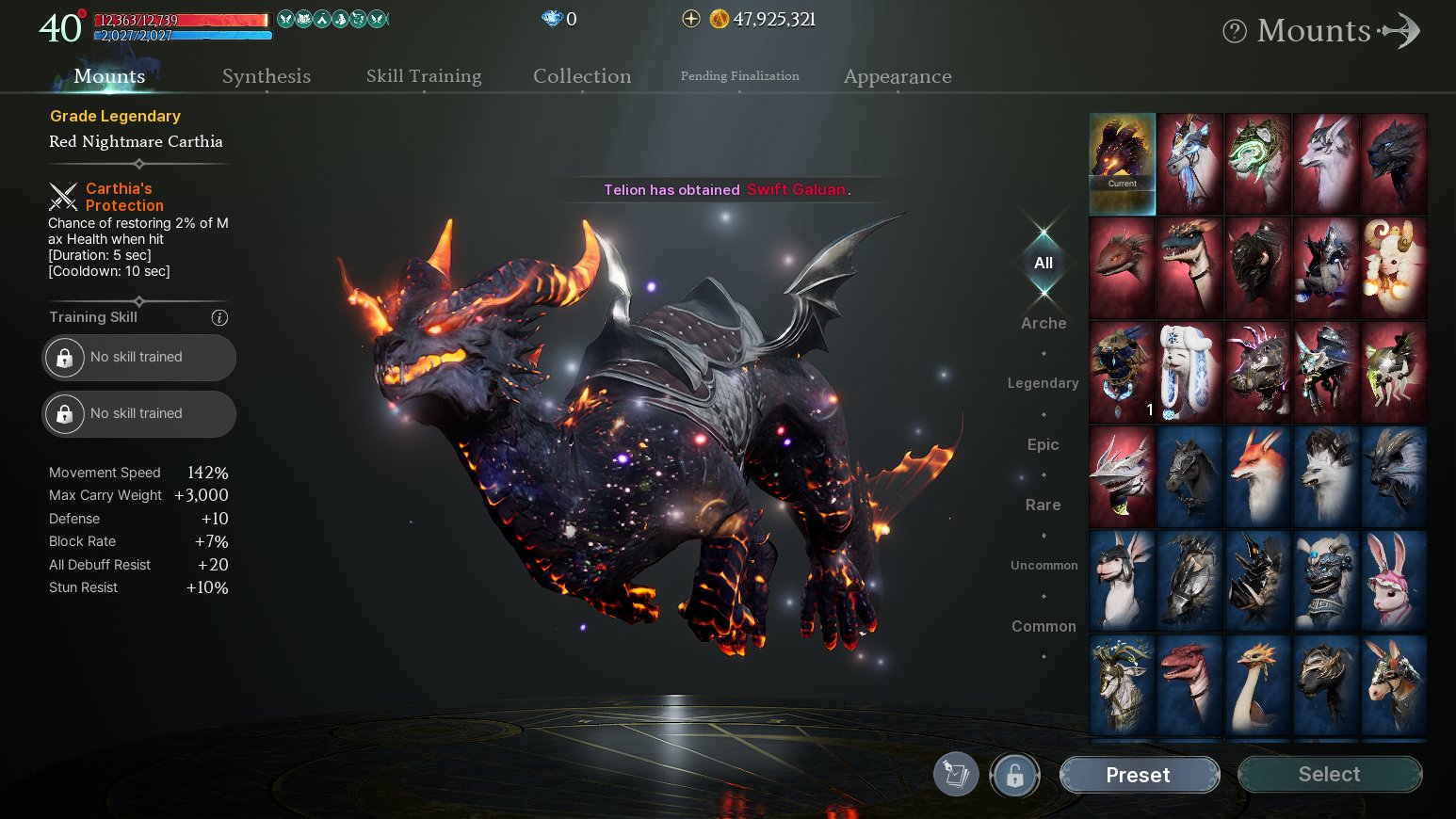Show only Rare grade mounts
The image size is (1456, 819).
(1043, 505)
